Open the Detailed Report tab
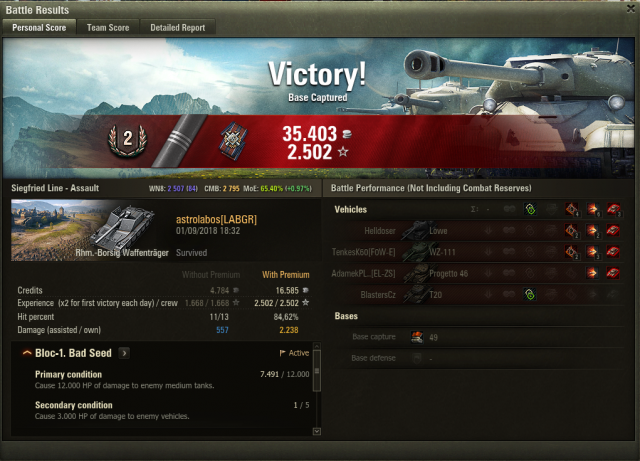 (x=177, y=28)
